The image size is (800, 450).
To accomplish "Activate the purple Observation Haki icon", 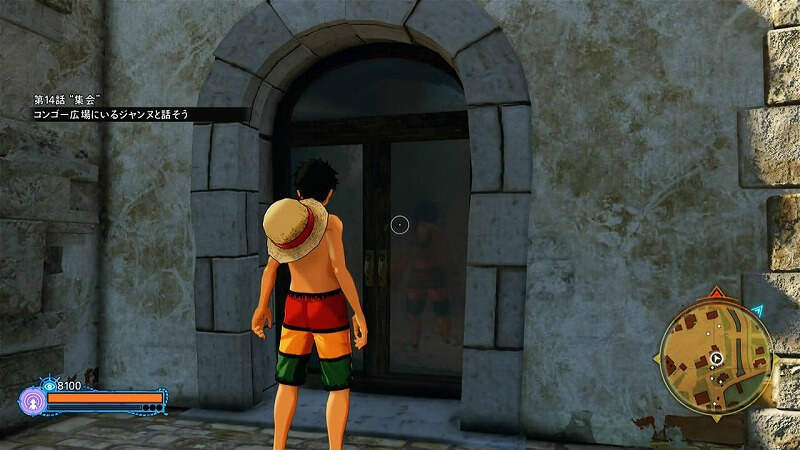I will 30,400.
